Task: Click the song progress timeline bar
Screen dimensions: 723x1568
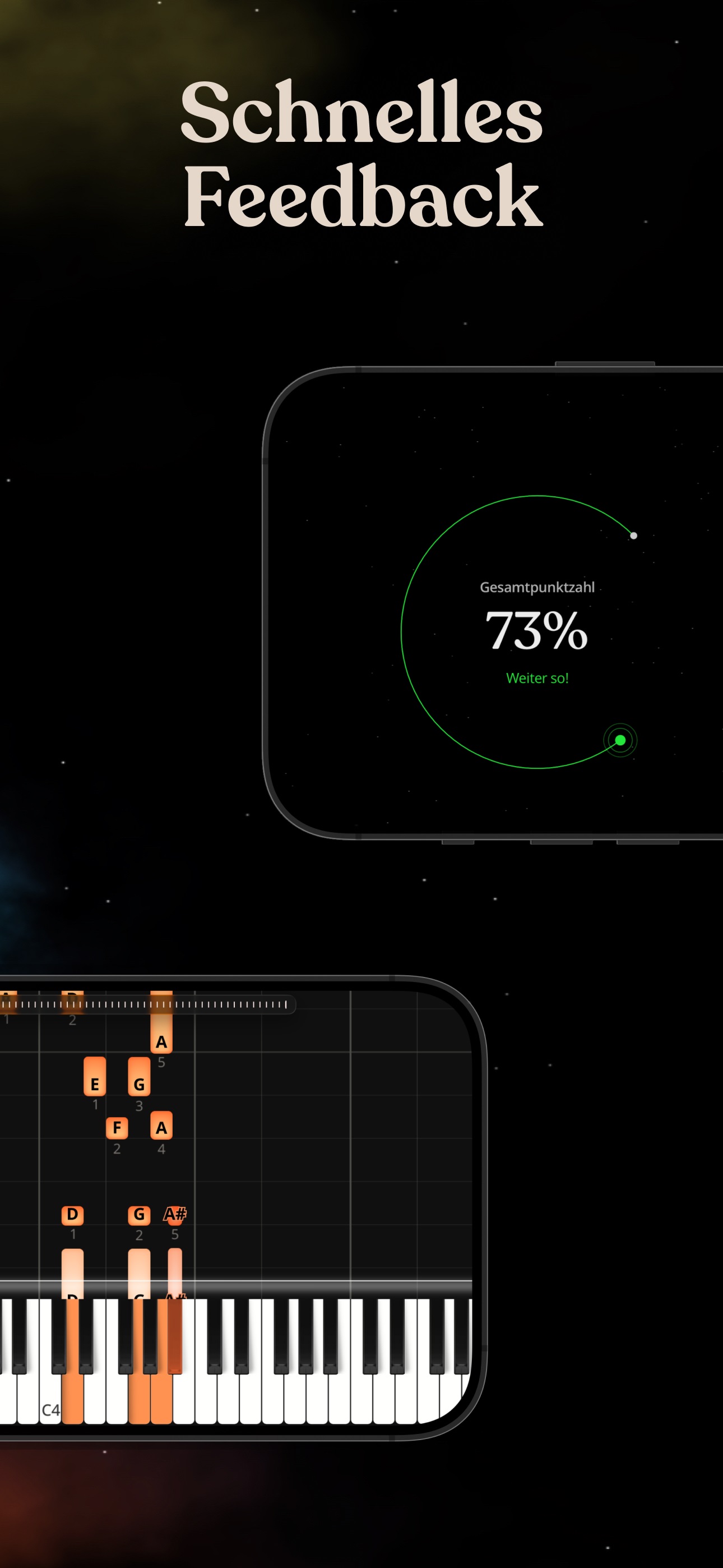Action: click(146, 1004)
